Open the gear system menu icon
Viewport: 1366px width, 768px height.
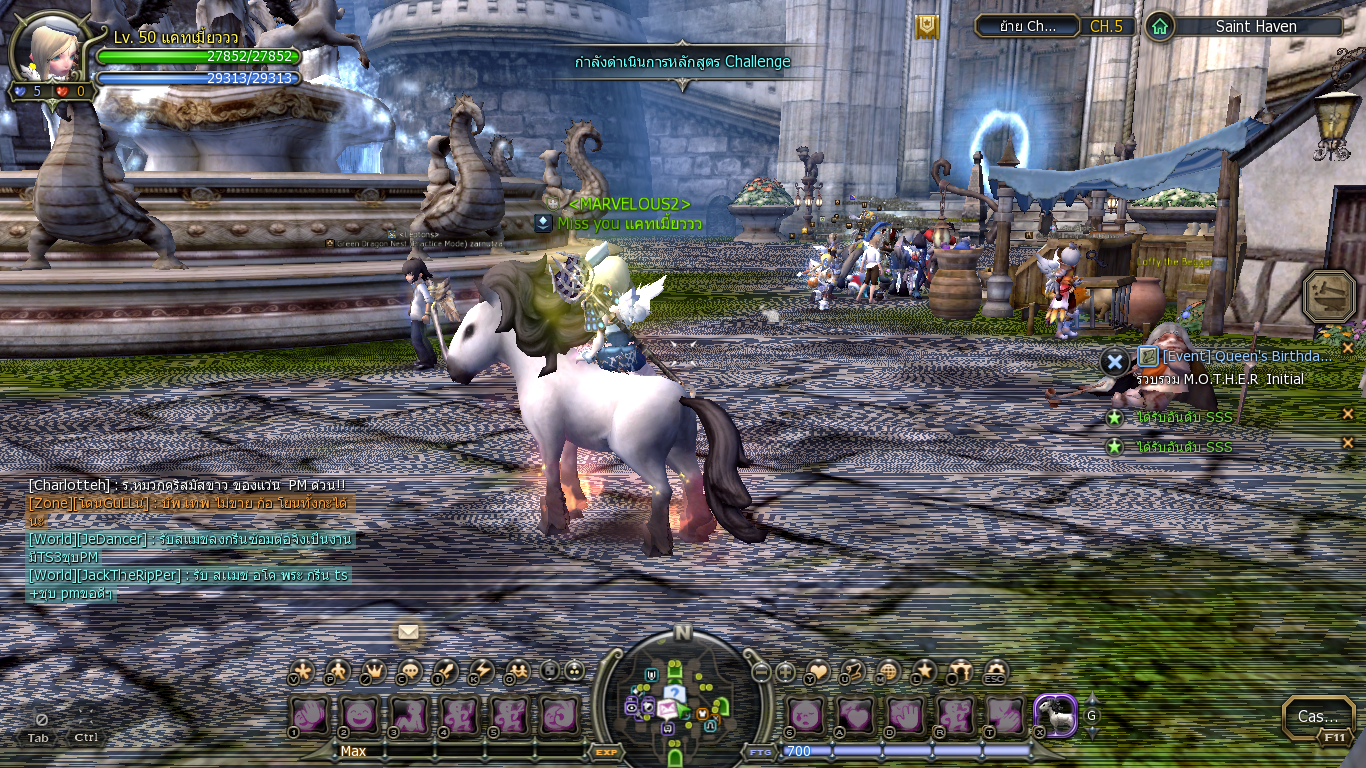click(x=995, y=671)
